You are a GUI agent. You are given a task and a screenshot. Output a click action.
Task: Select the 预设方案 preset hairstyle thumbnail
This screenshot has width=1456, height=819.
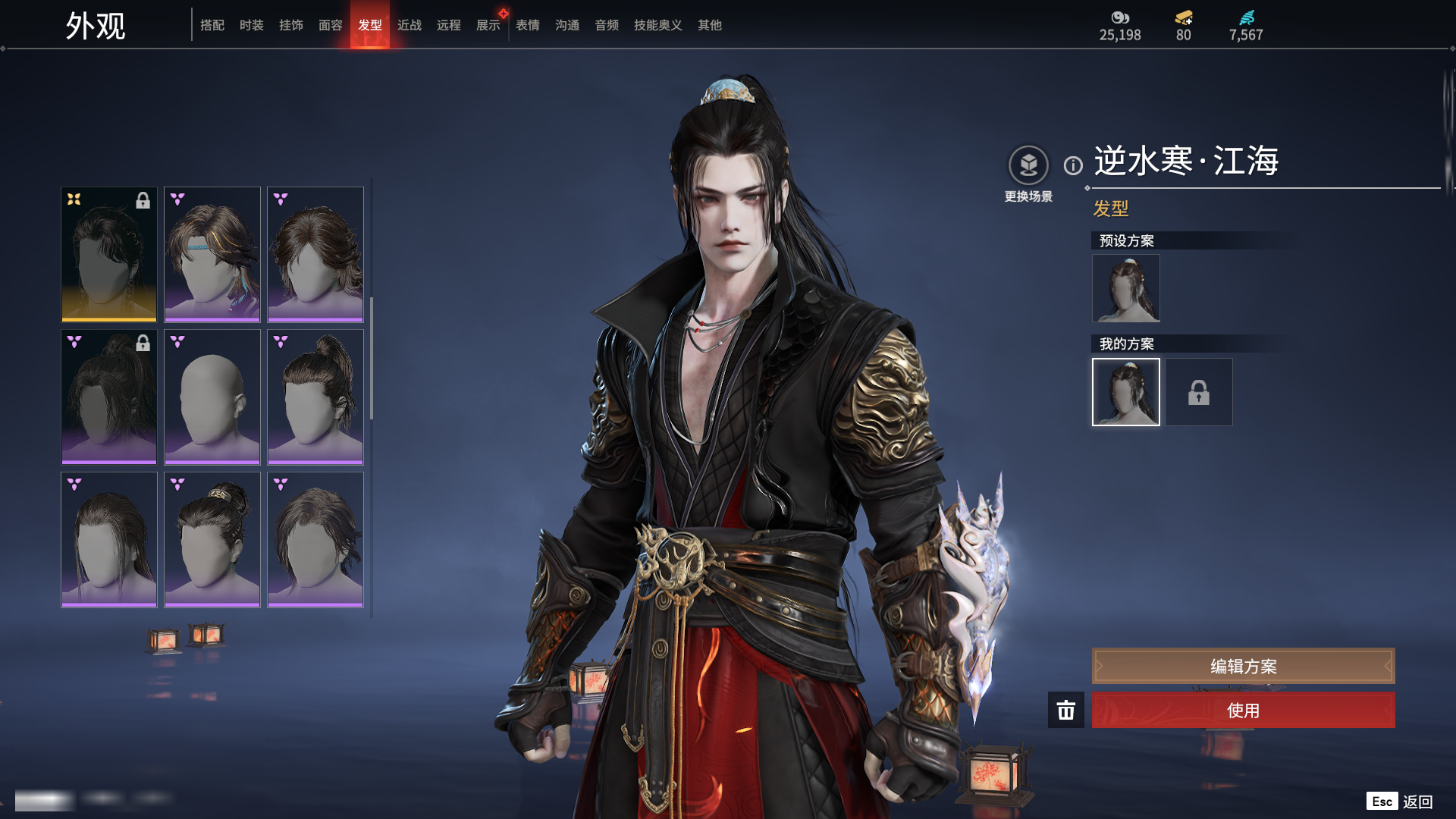click(1126, 288)
